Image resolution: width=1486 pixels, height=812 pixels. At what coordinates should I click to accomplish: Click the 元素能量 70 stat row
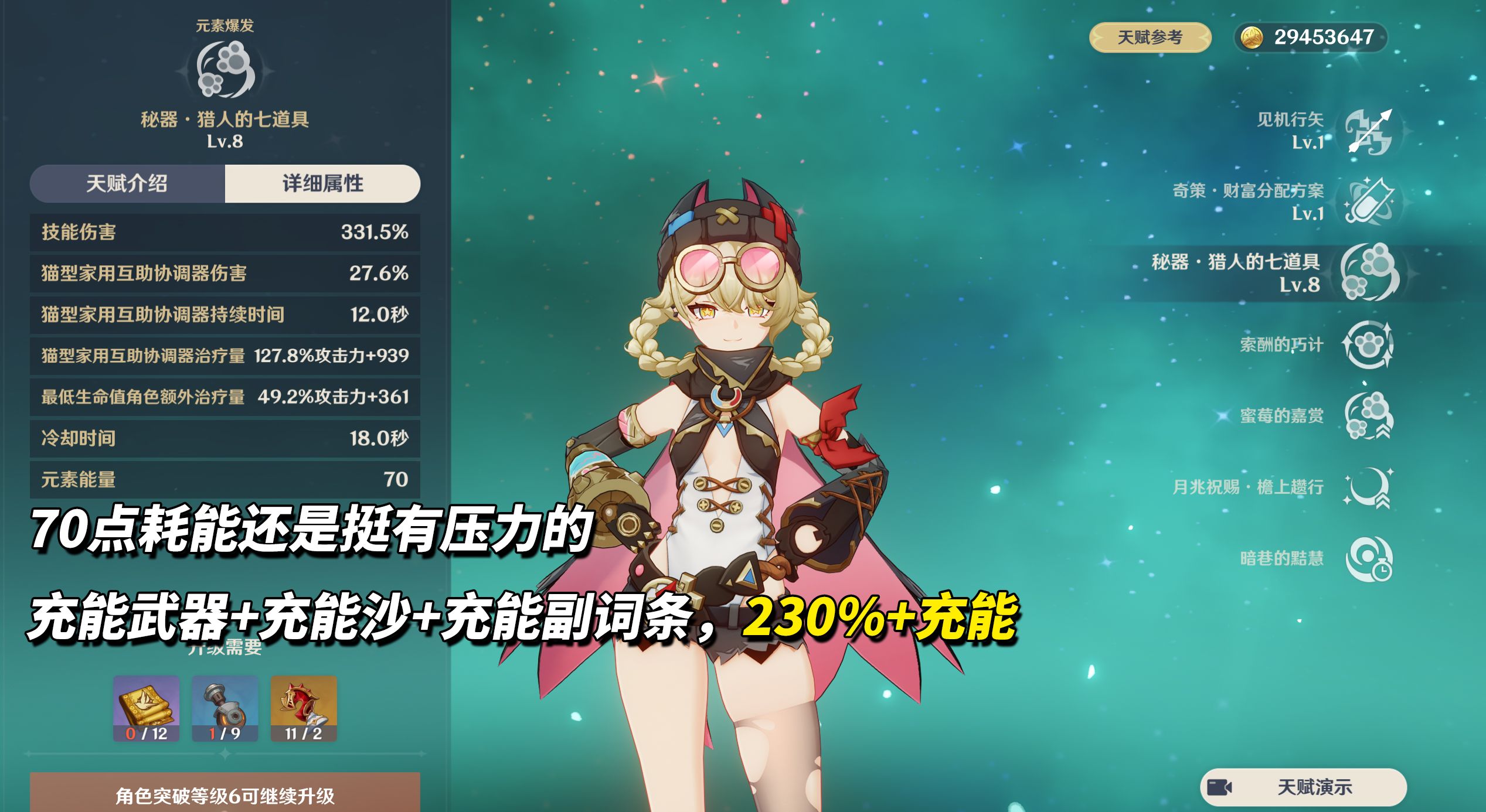[x=225, y=479]
